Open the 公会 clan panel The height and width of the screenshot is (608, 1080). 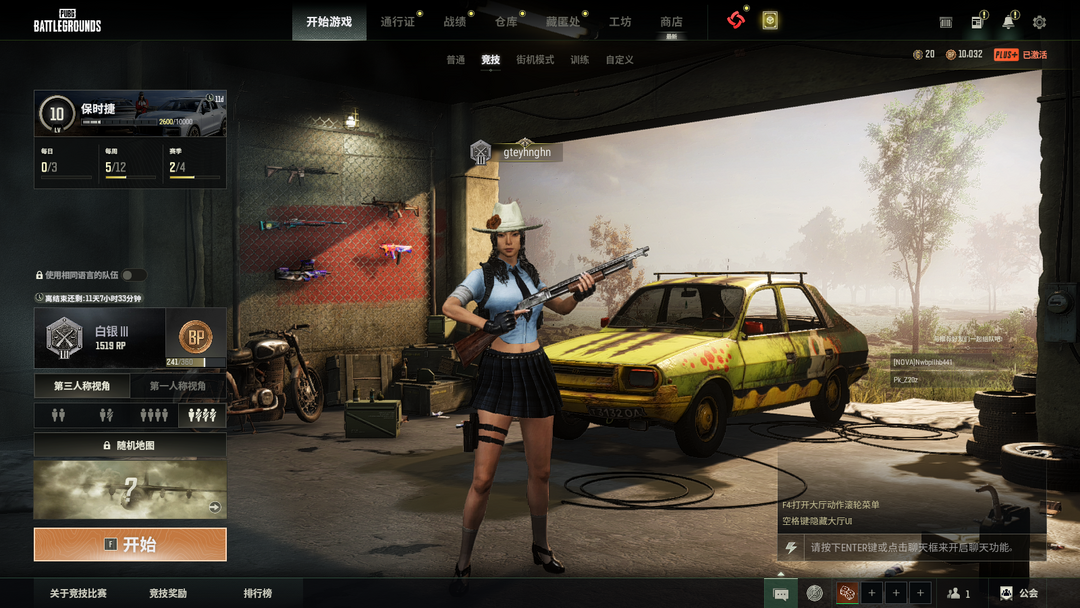coord(1019,594)
